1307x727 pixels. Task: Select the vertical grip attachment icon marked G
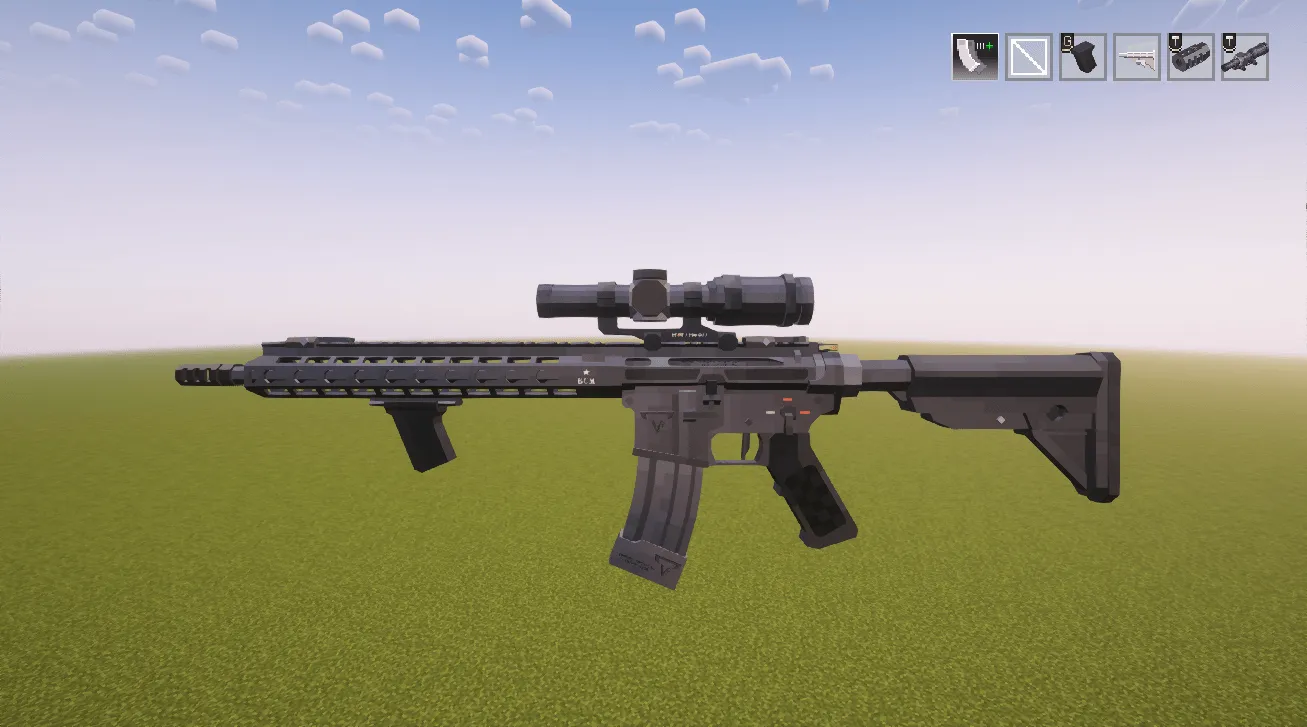coord(1082,57)
